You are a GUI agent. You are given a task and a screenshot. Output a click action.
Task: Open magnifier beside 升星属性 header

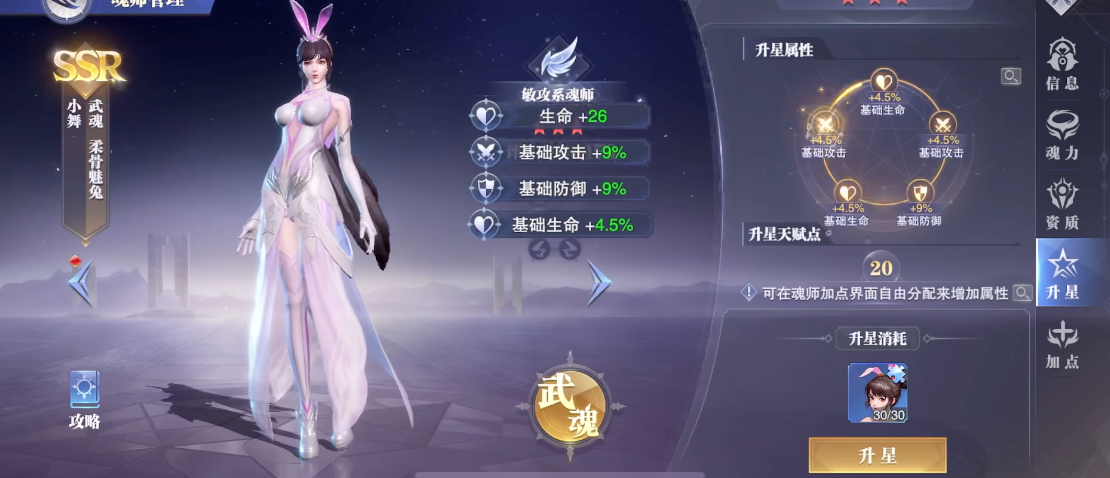point(1010,76)
